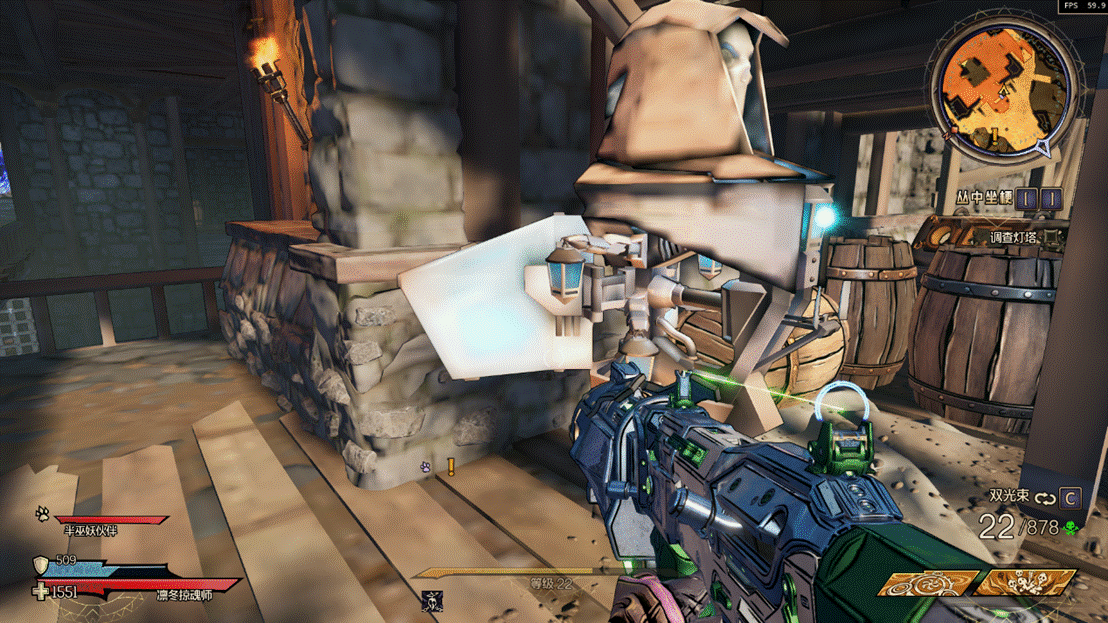This screenshot has width=1108, height=623.
Task: Click the skull status icon below XP bar
Action: point(431,600)
